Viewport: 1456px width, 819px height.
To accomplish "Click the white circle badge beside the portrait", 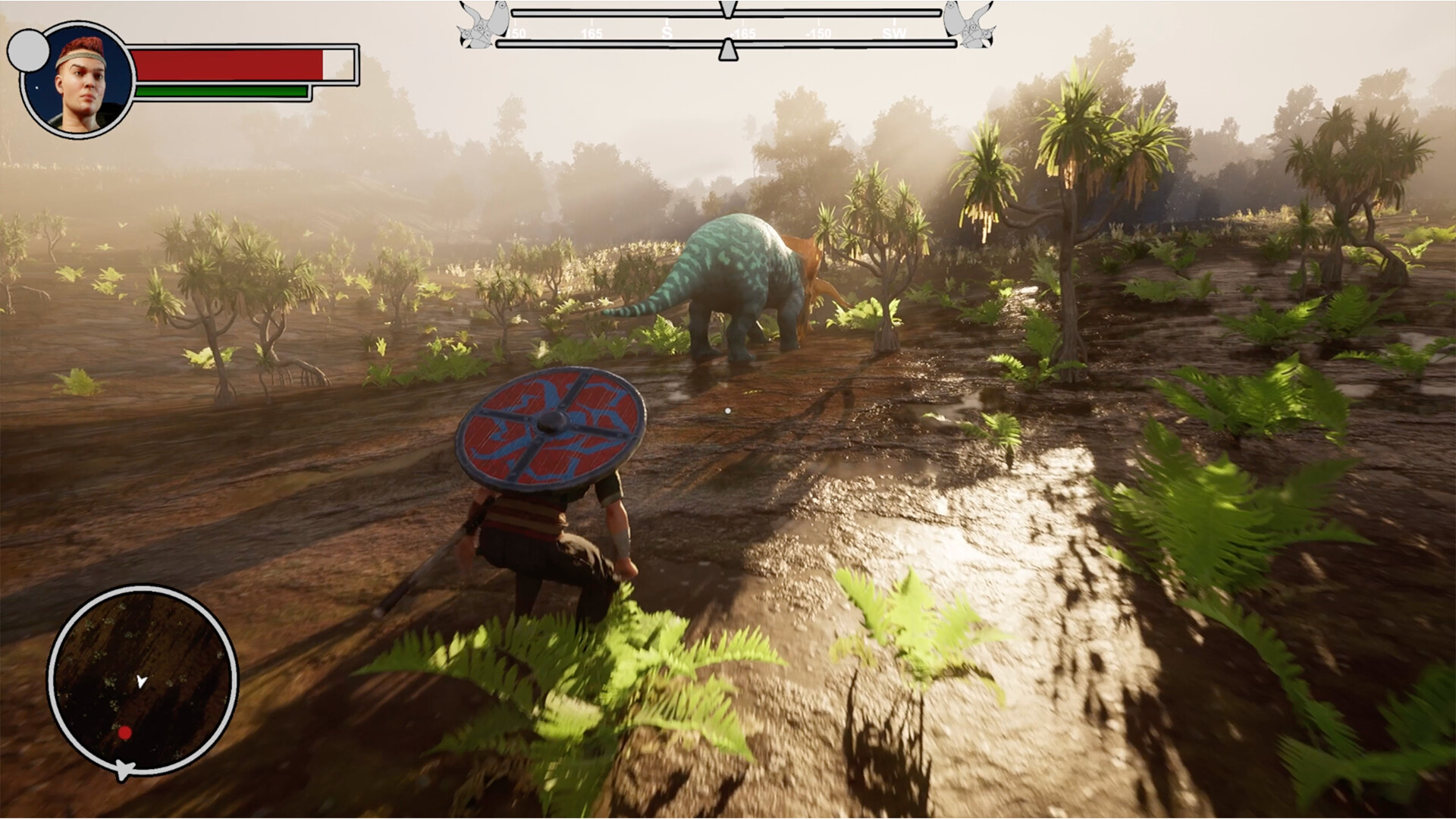I will tap(27, 49).
